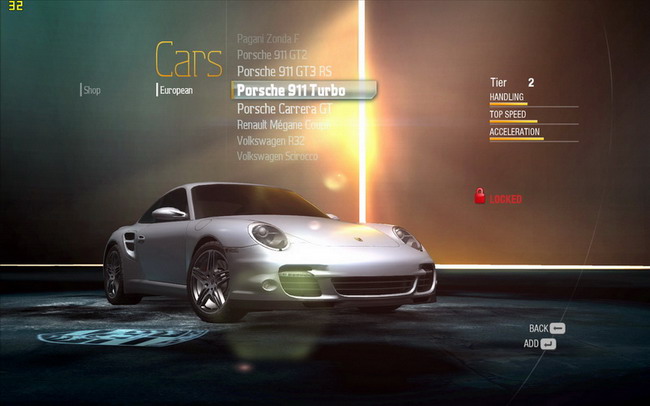This screenshot has width=650, height=406.
Task: Add the car with the ADD button
Action: click(540, 344)
